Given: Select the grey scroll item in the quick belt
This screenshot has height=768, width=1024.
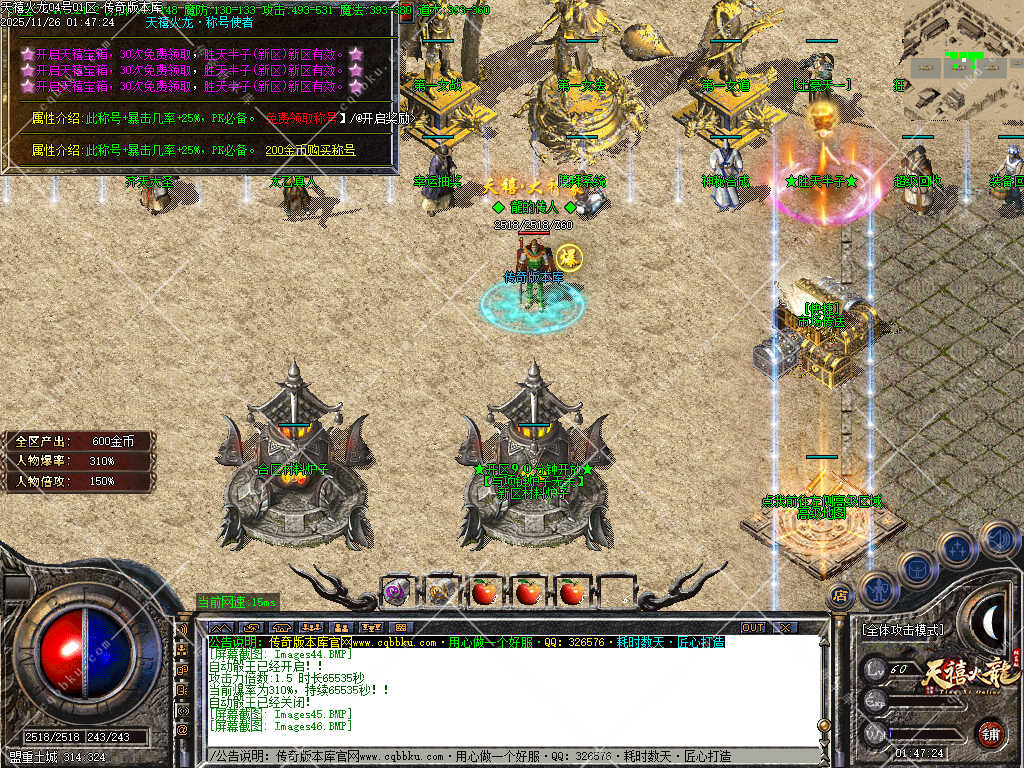Looking at the screenshot, I should (x=440, y=592).
